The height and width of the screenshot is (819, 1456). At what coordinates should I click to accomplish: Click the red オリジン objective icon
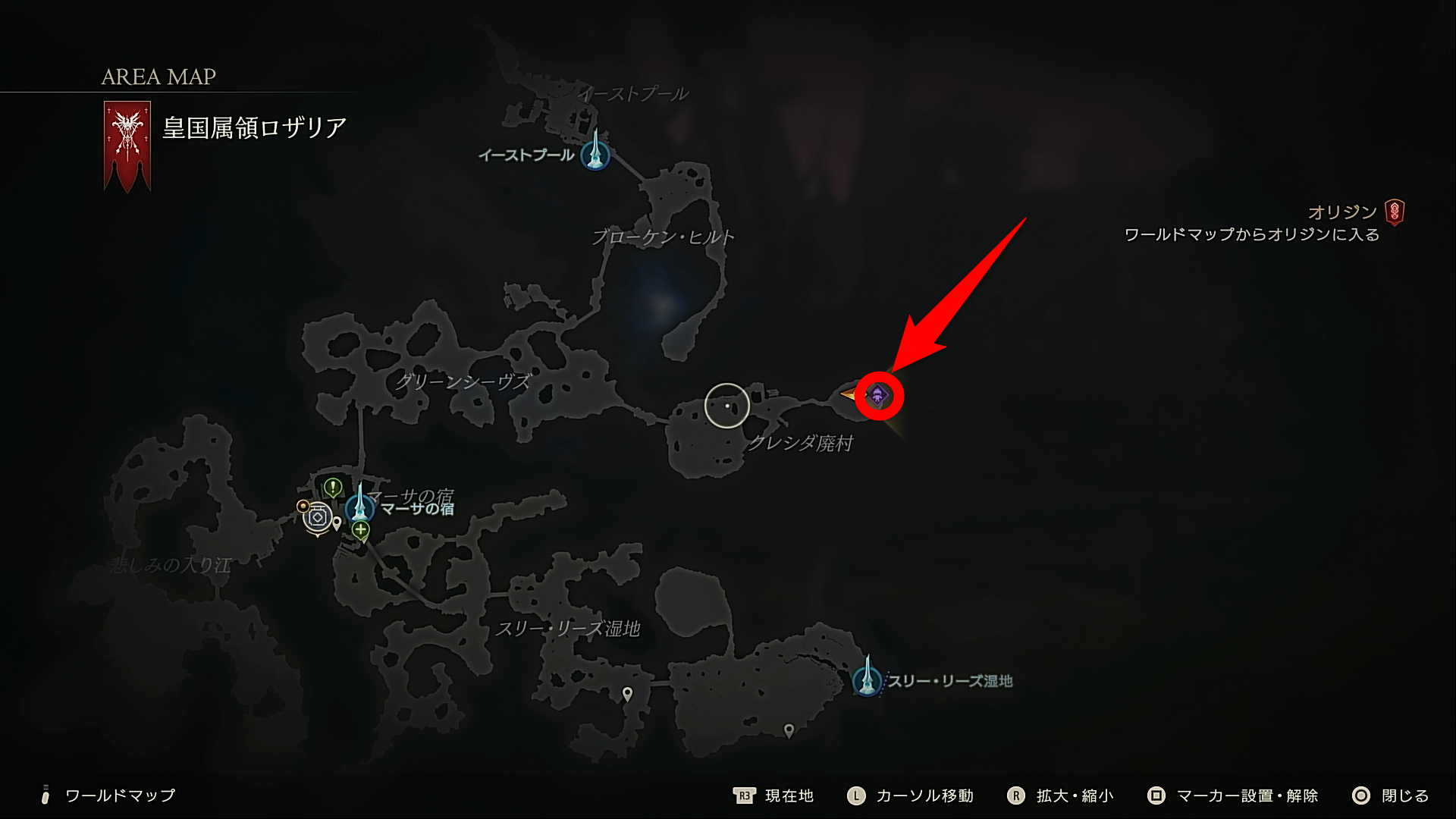click(1394, 212)
